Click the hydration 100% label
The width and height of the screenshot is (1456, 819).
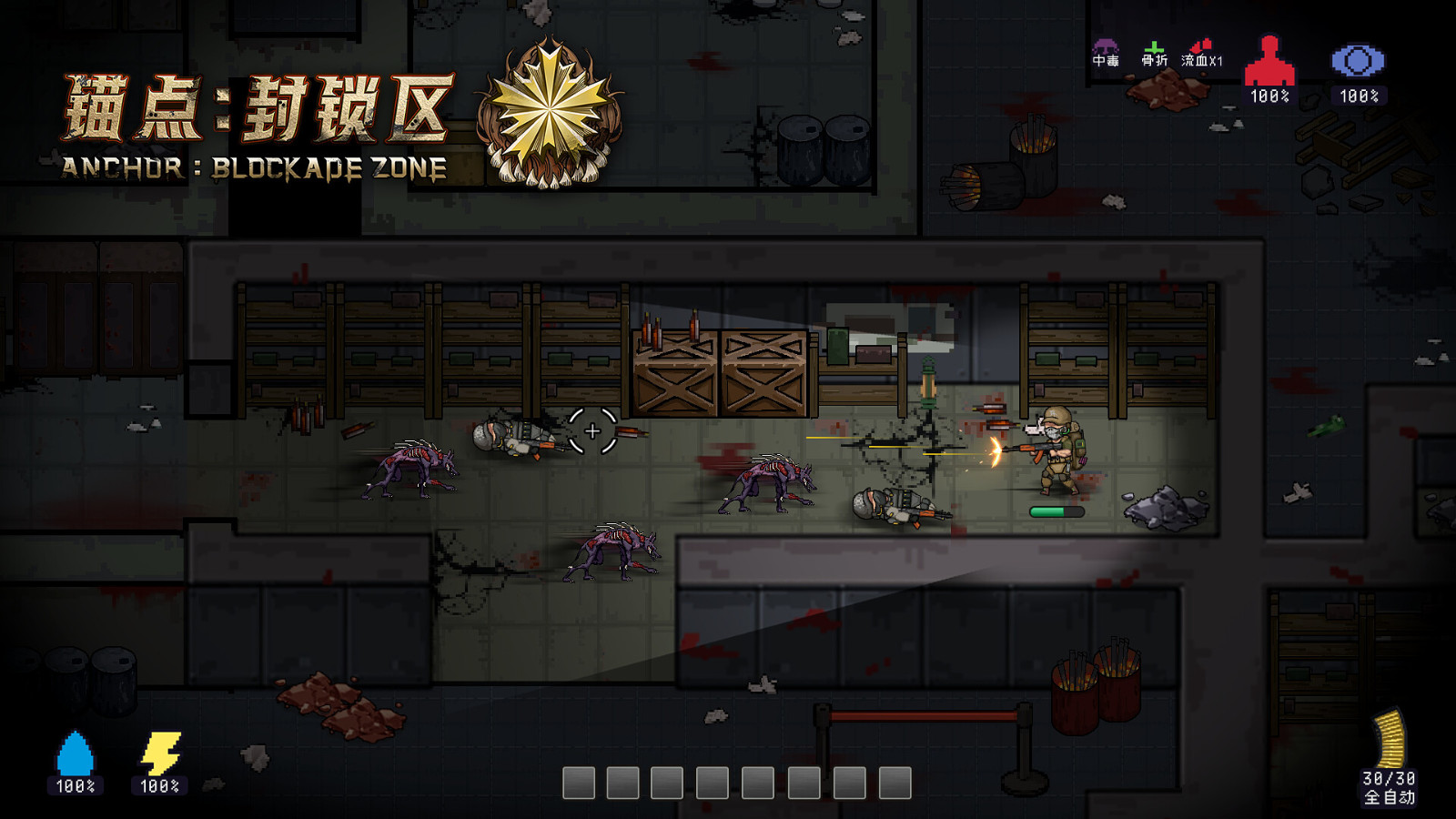click(x=75, y=785)
